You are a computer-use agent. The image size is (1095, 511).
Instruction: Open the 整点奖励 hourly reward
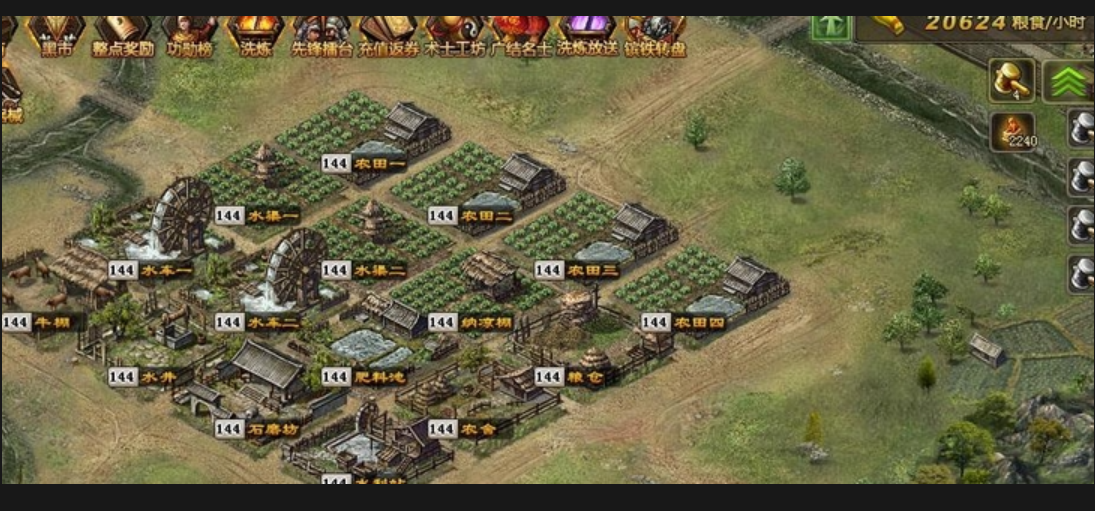122,35
